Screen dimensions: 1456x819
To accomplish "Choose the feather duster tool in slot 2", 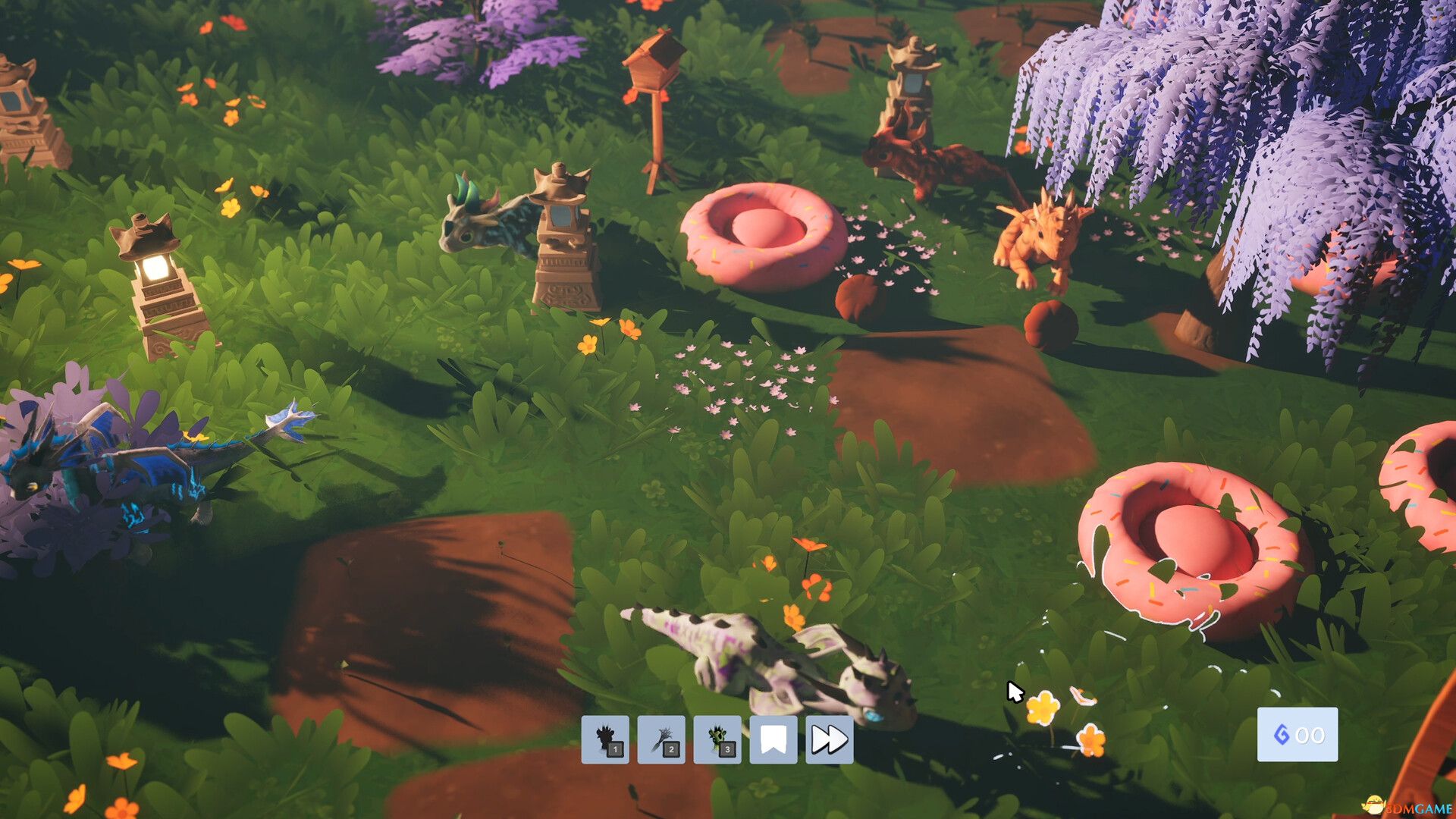I will (x=661, y=739).
